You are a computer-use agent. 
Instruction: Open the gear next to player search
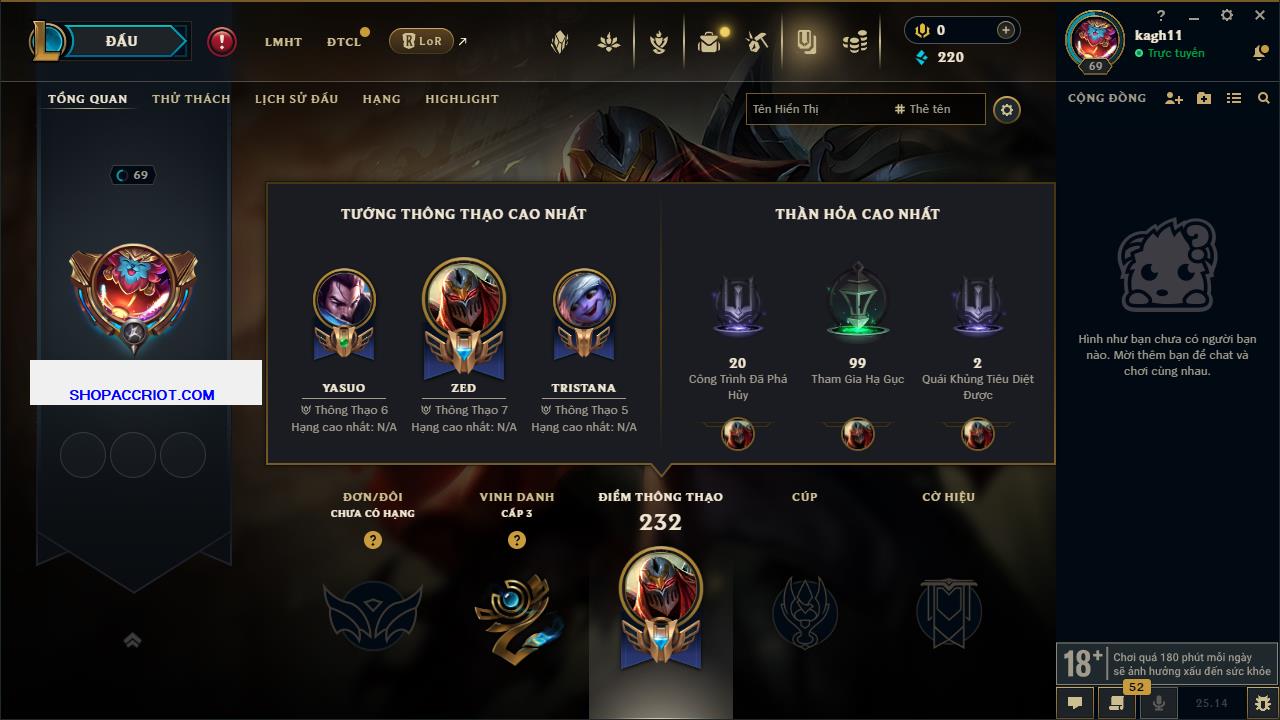(x=1007, y=110)
